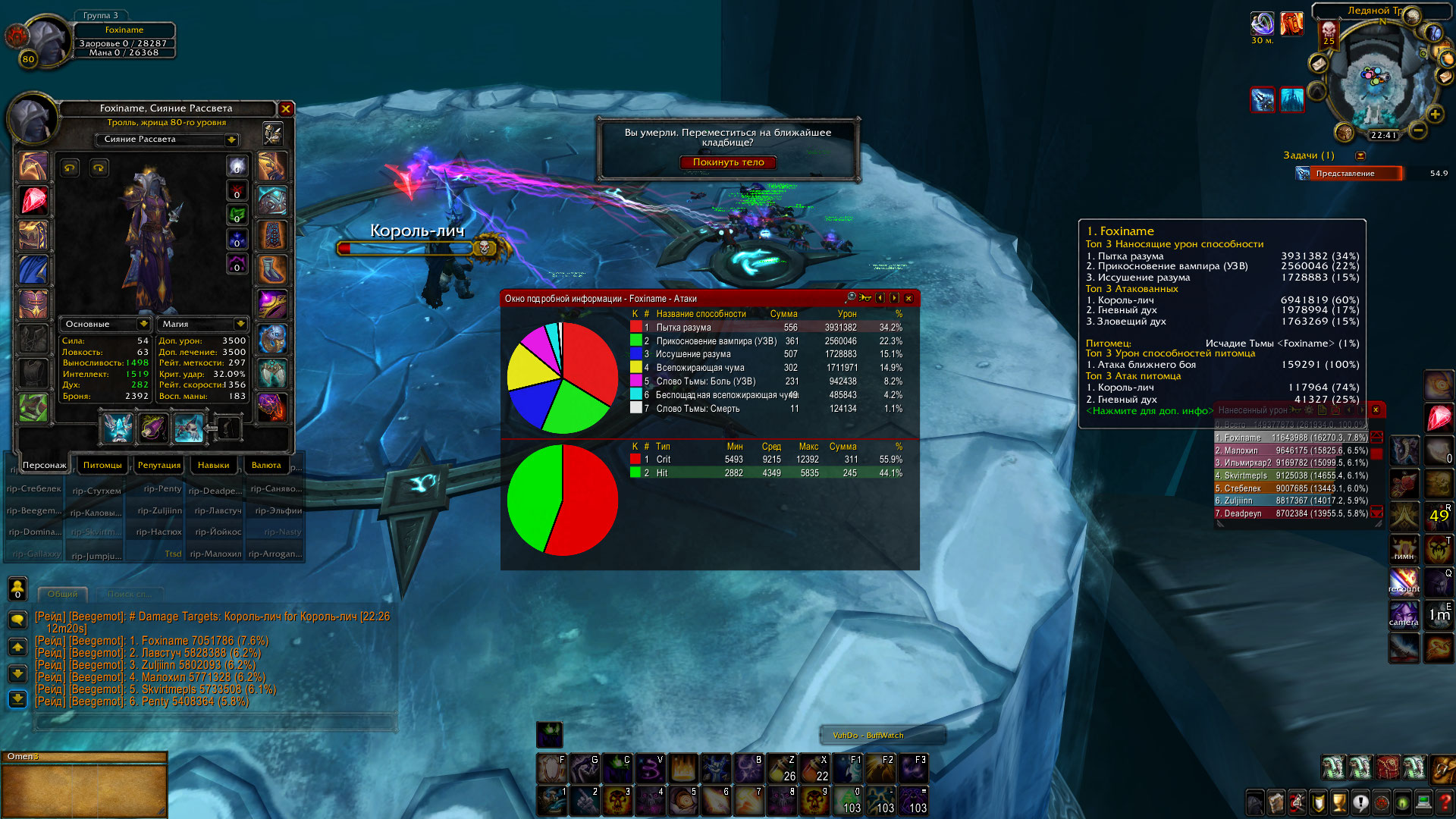Click the Покинуть тело release button
The height and width of the screenshot is (819, 1456).
click(728, 162)
